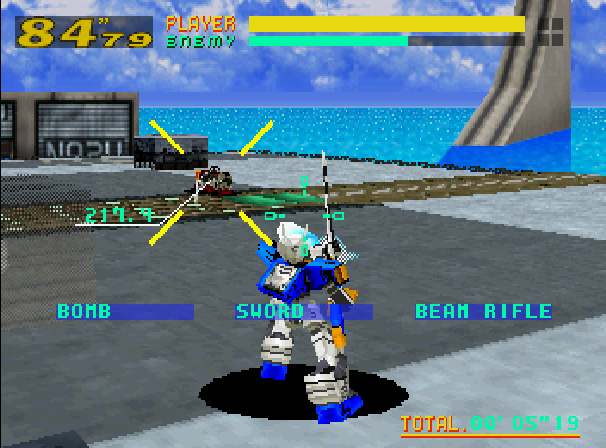Choose the SWORD weapon

[270, 312]
